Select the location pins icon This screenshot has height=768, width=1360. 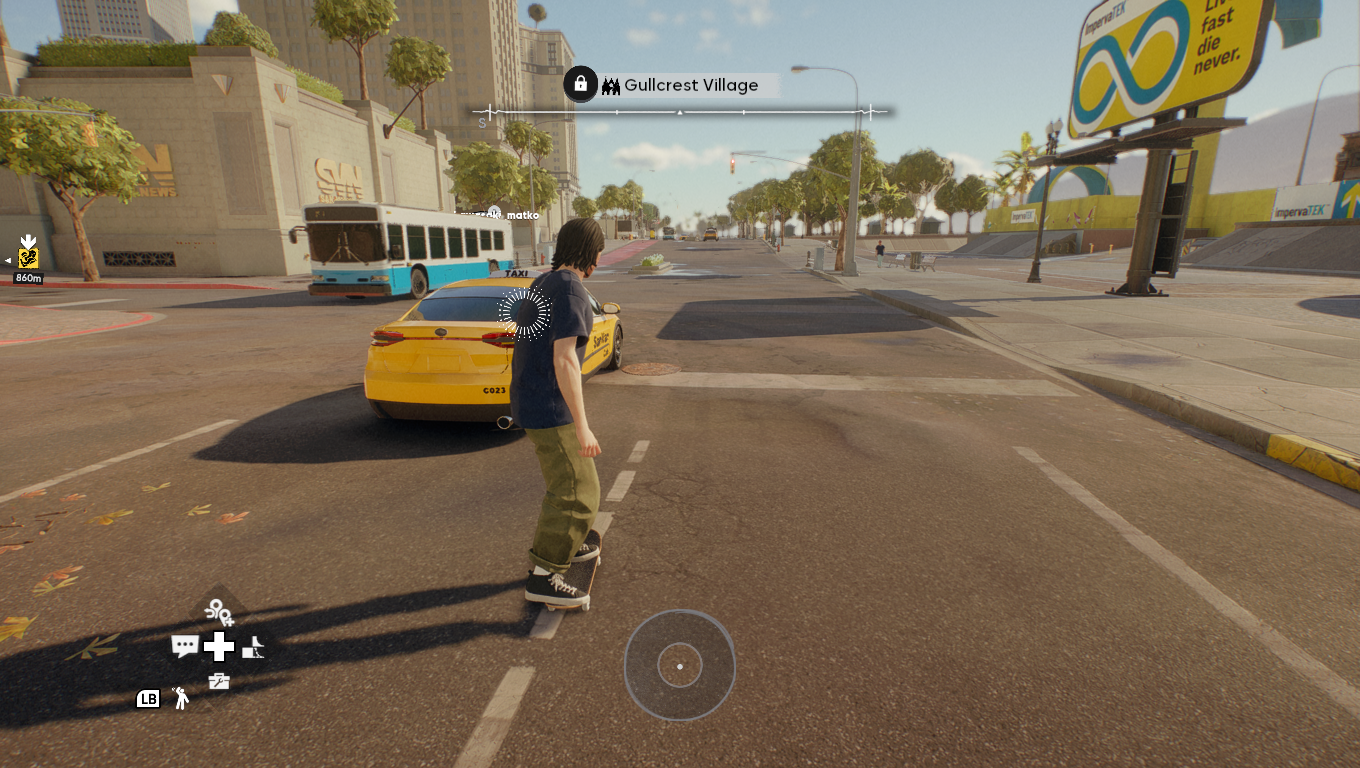tap(219, 611)
